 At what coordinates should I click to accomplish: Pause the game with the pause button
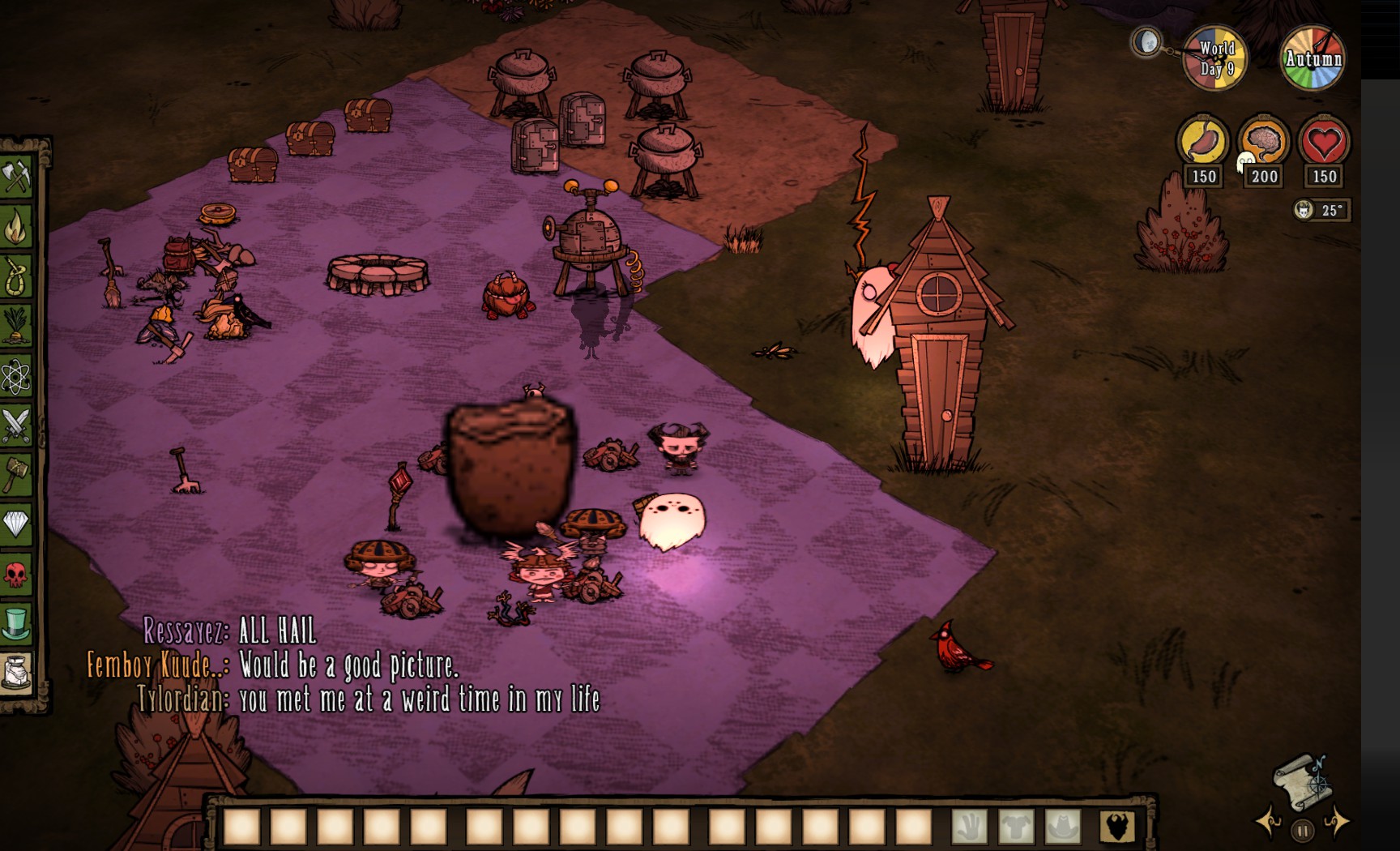coord(1302,831)
